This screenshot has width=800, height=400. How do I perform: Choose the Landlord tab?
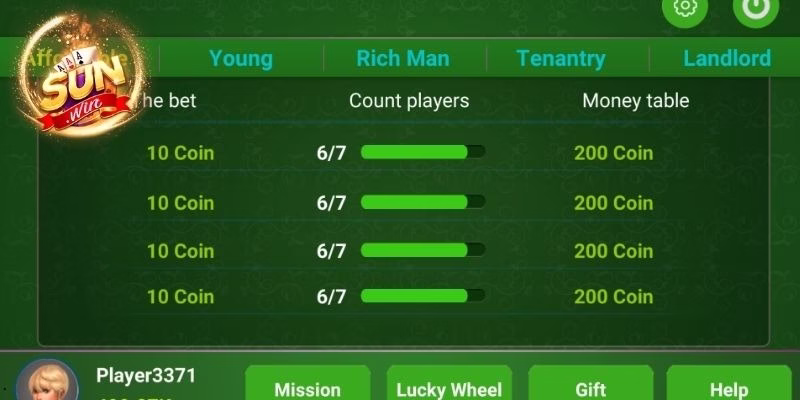click(727, 58)
